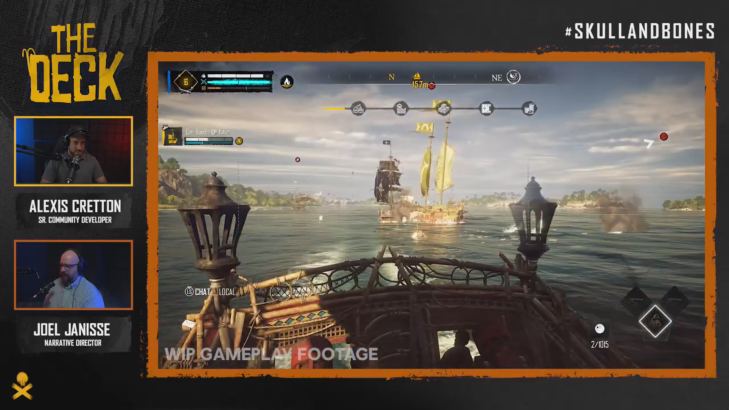Image resolution: width=729 pixels, height=410 pixels.
Task: Select the first round progress-tracker icon
Action: pyautogui.click(x=358, y=108)
